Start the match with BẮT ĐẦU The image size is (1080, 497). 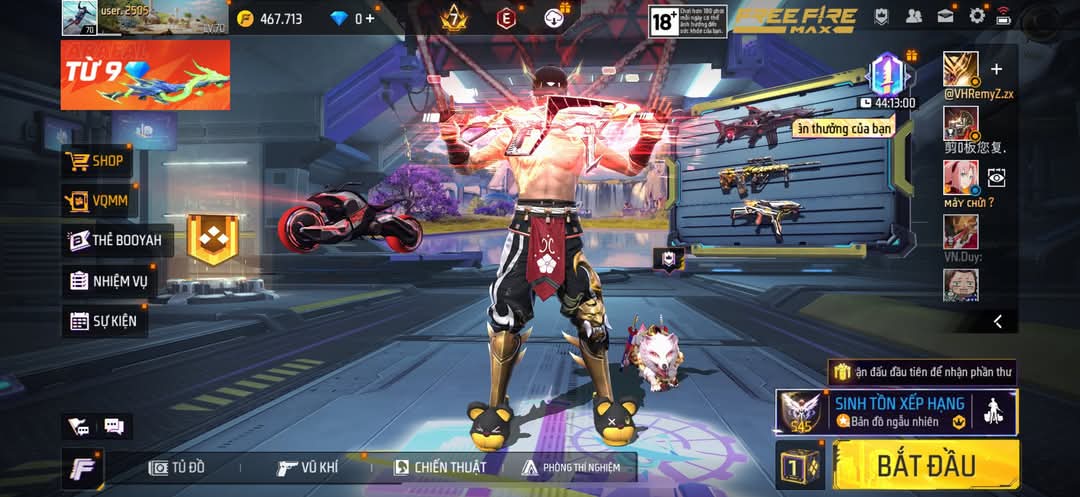point(925,465)
